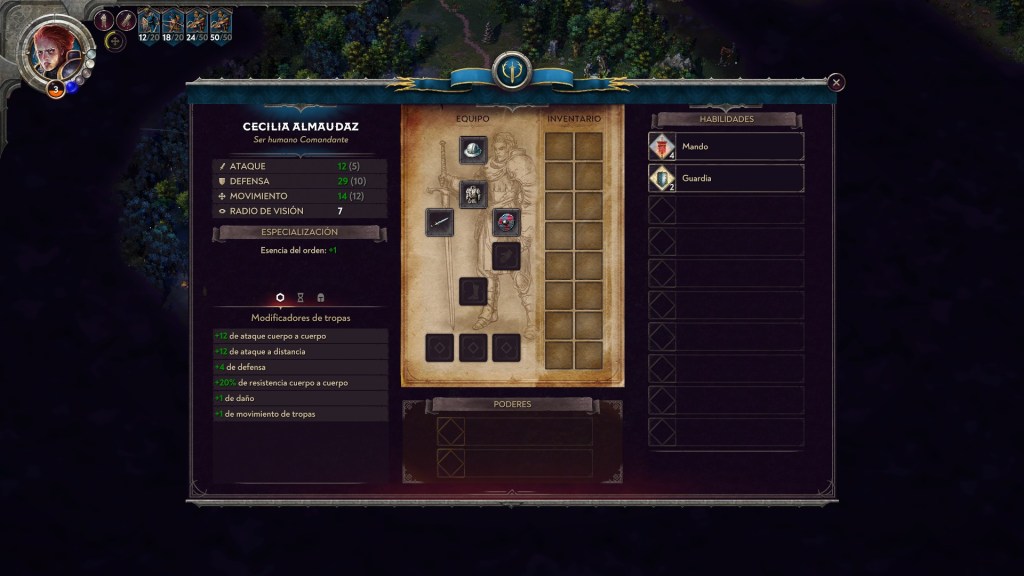Click the round cross icon below hero buttons
The height and width of the screenshot is (576, 1024).
click(x=115, y=42)
